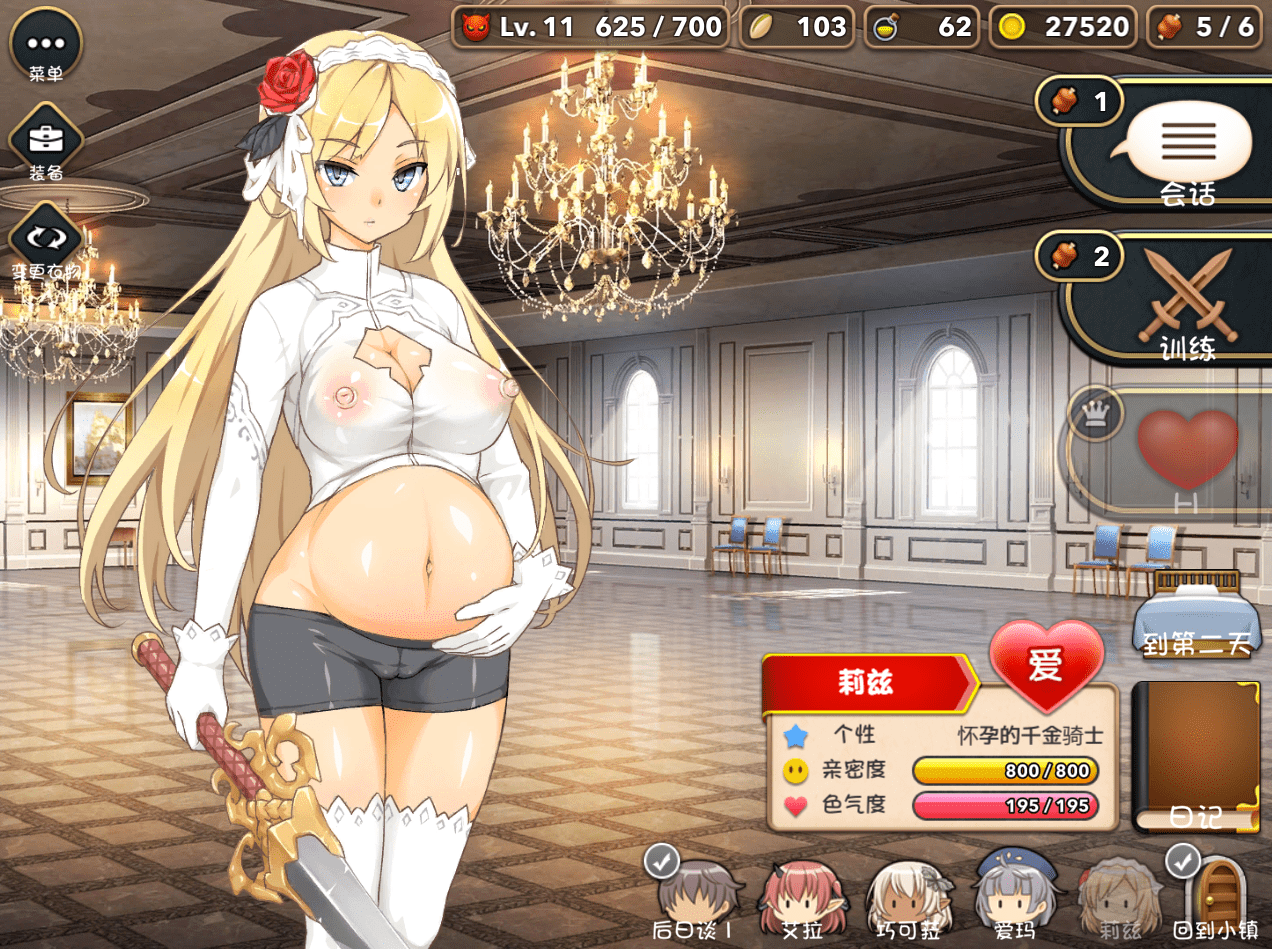The image size is (1272, 949).
Task: Begin 训练 training with crossed swords
Action: pyautogui.click(x=1186, y=297)
